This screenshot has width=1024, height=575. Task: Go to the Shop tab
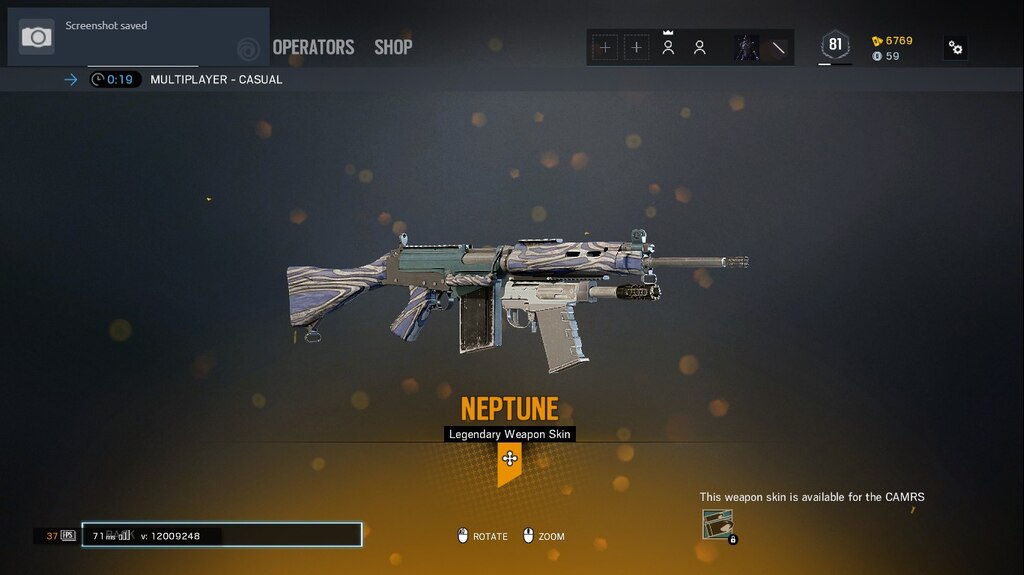393,47
